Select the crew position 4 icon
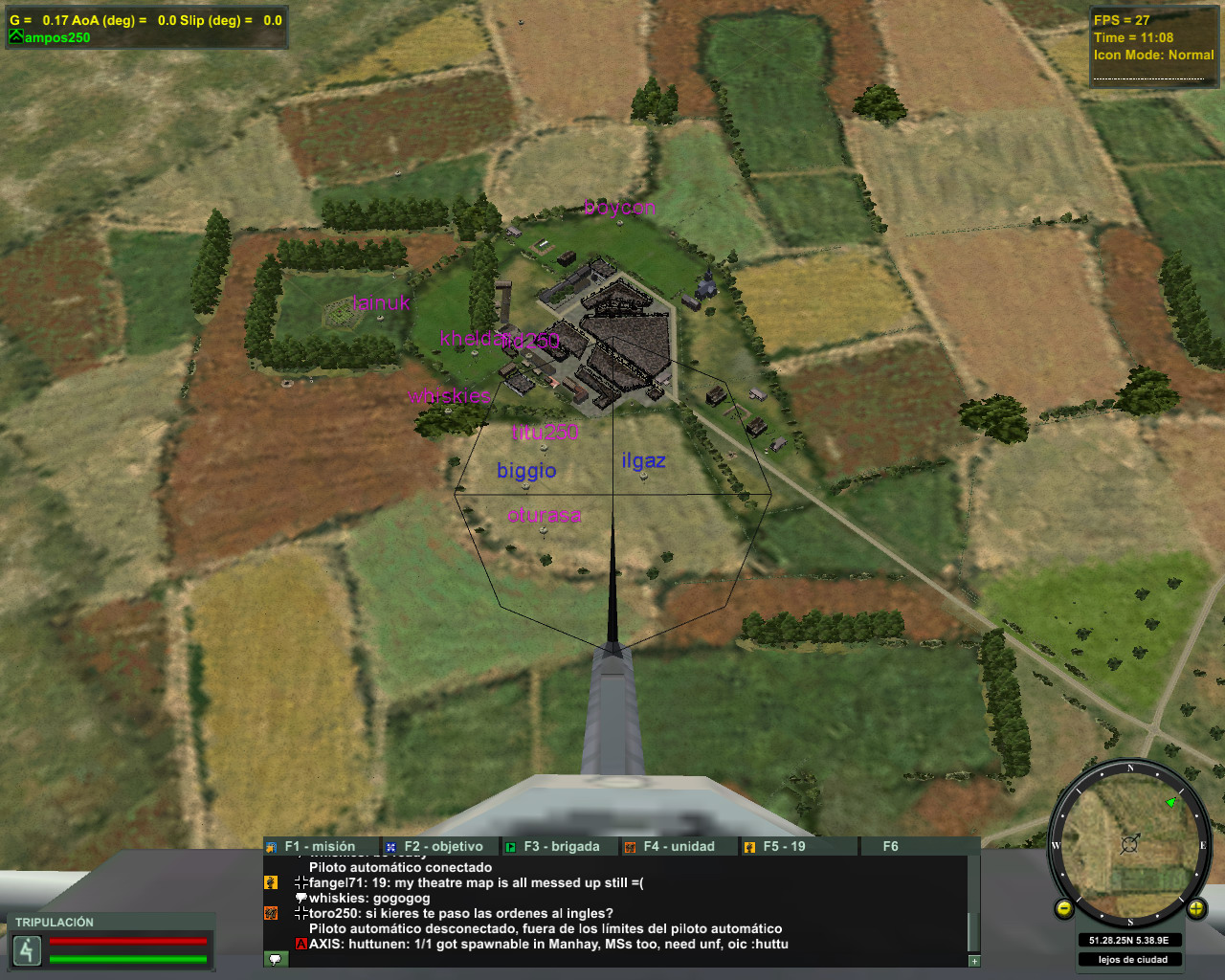This screenshot has width=1225, height=980. [x=27, y=950]
